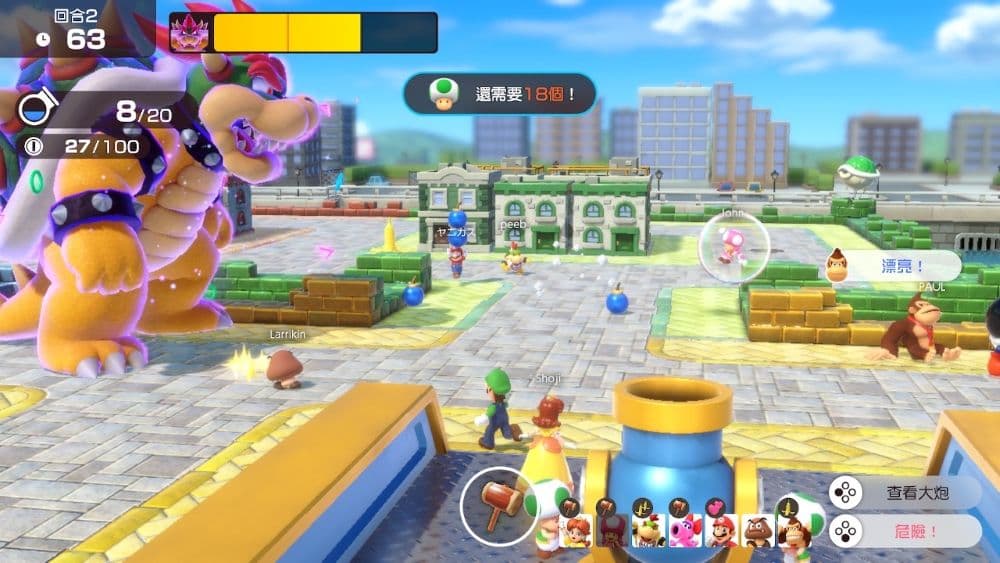Select Birdo's pink player portrait
The height and width of the screenshot is (563, 1000).
tap(685, 530)
